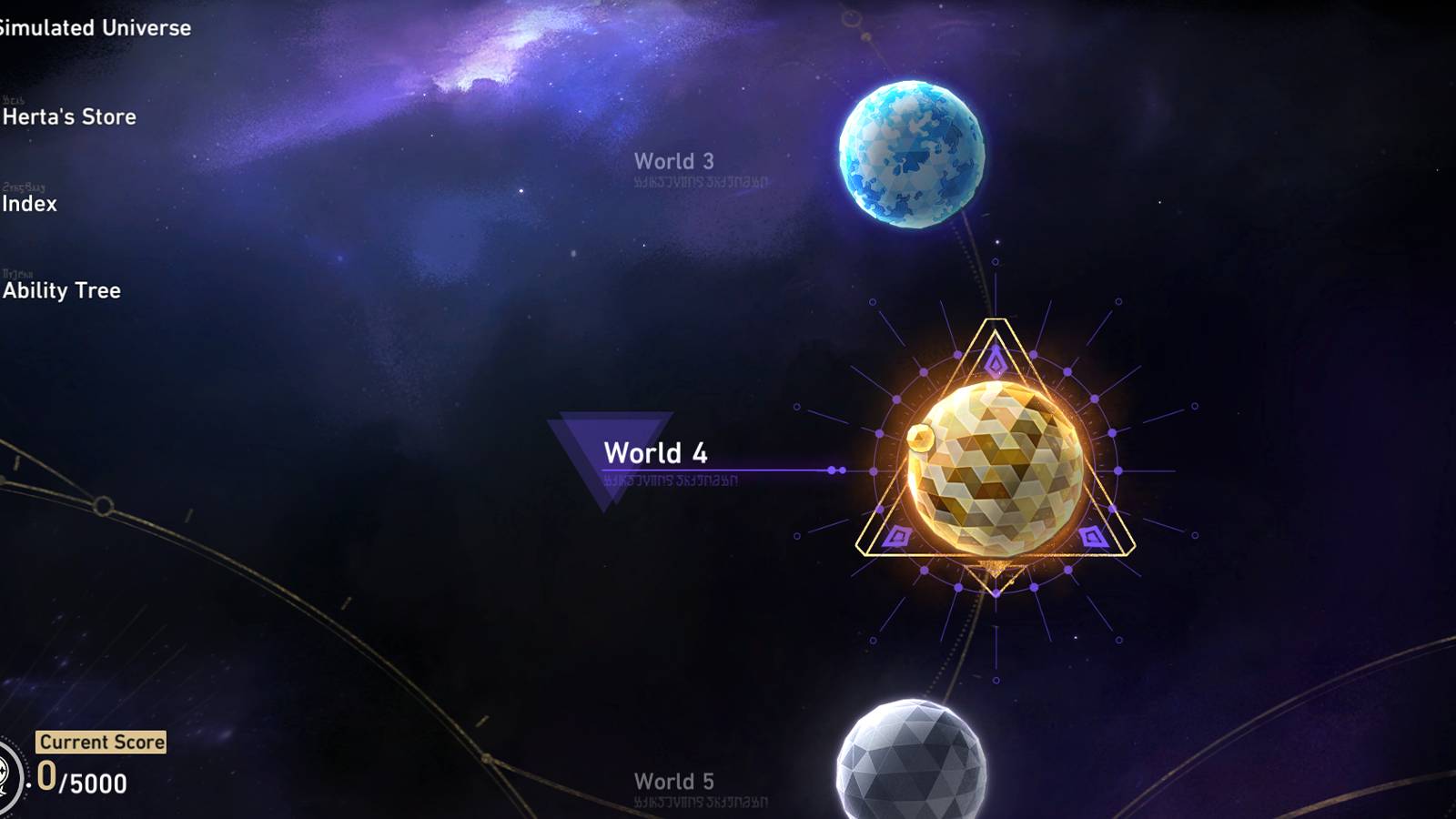Click the Current Score banner label
This screenshot has height=819, width=1456.
[100, 742]
